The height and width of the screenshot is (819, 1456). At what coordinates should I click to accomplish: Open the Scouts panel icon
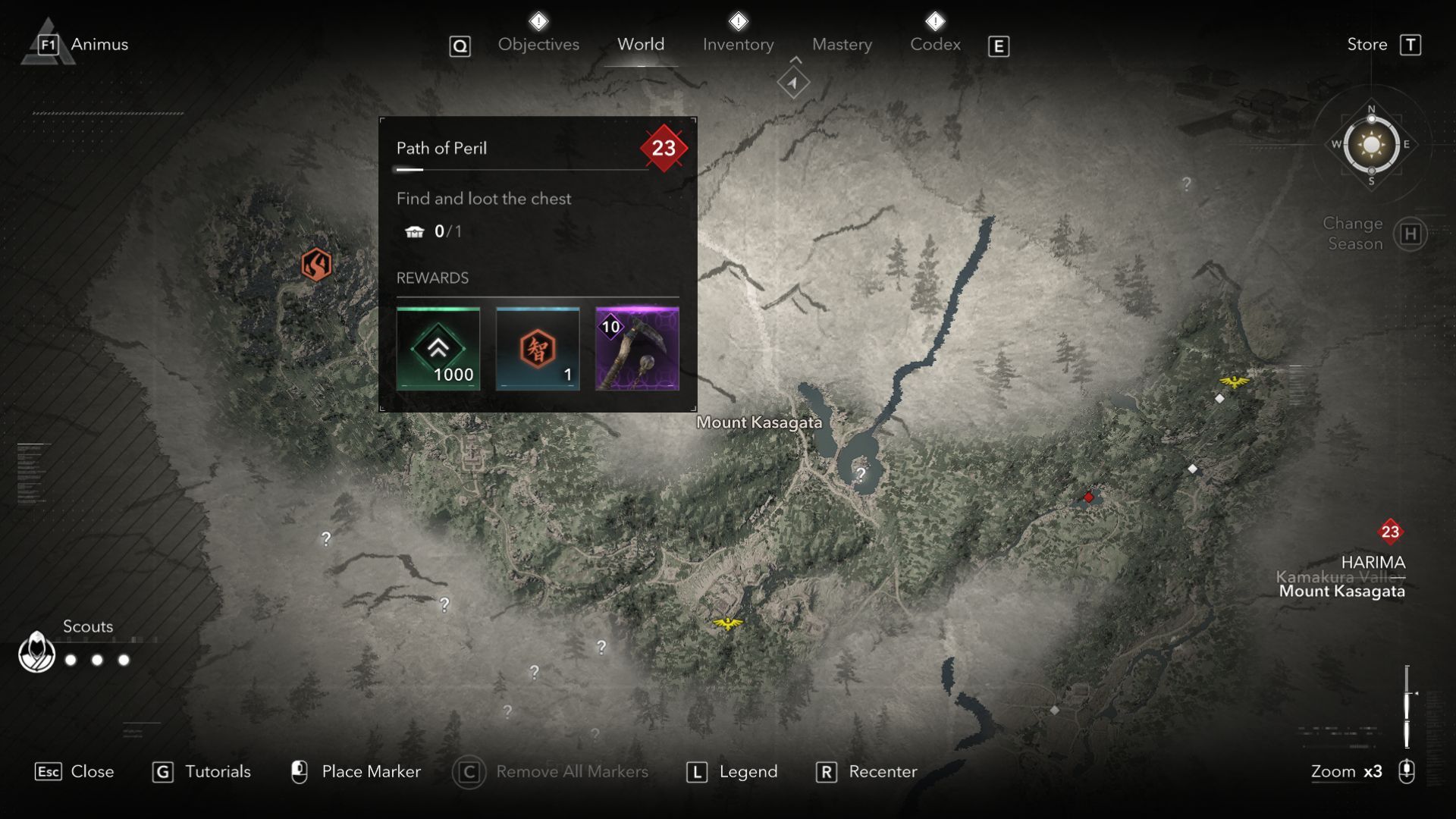click(x=36, y=650)
